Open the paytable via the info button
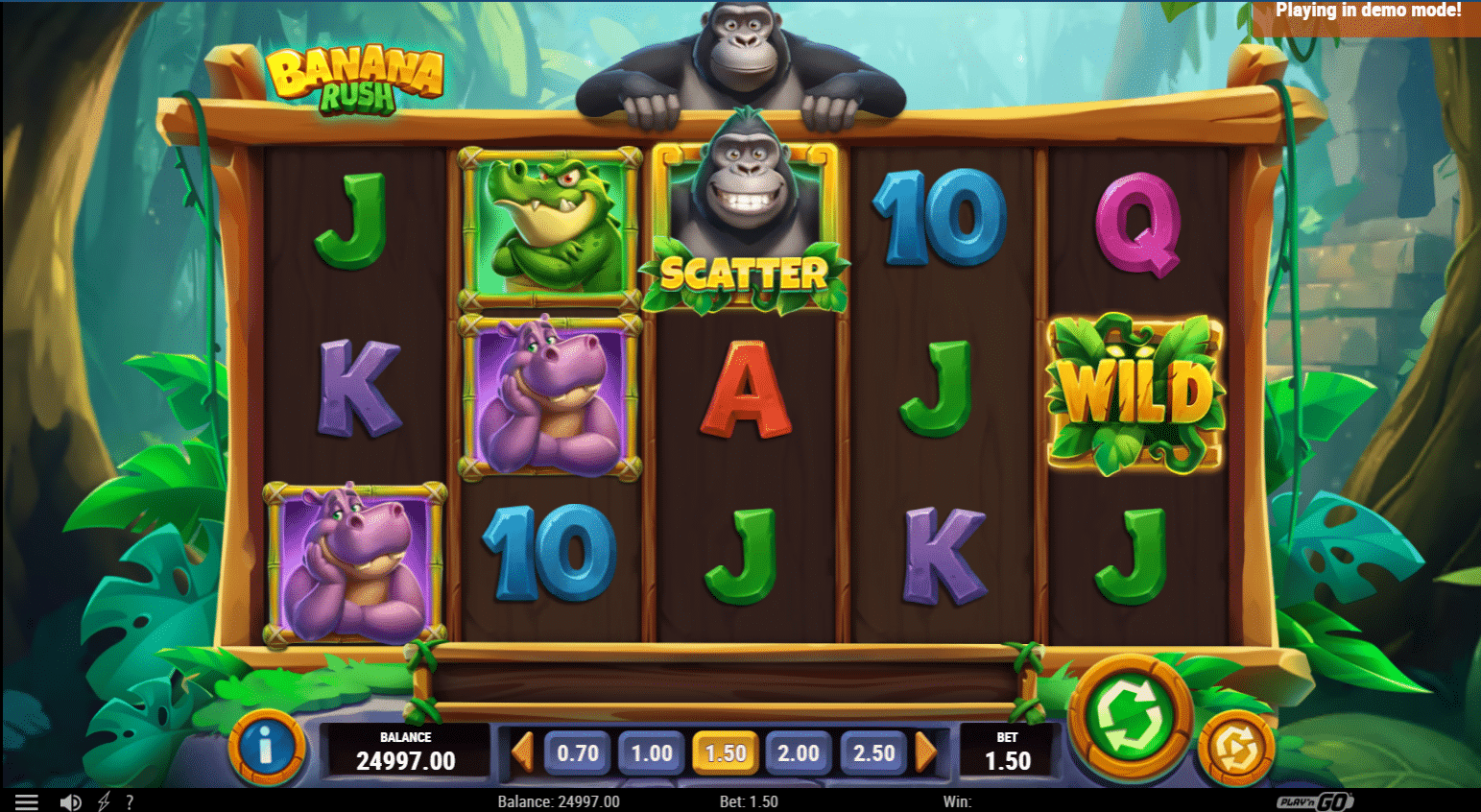 tap(266, 752)
